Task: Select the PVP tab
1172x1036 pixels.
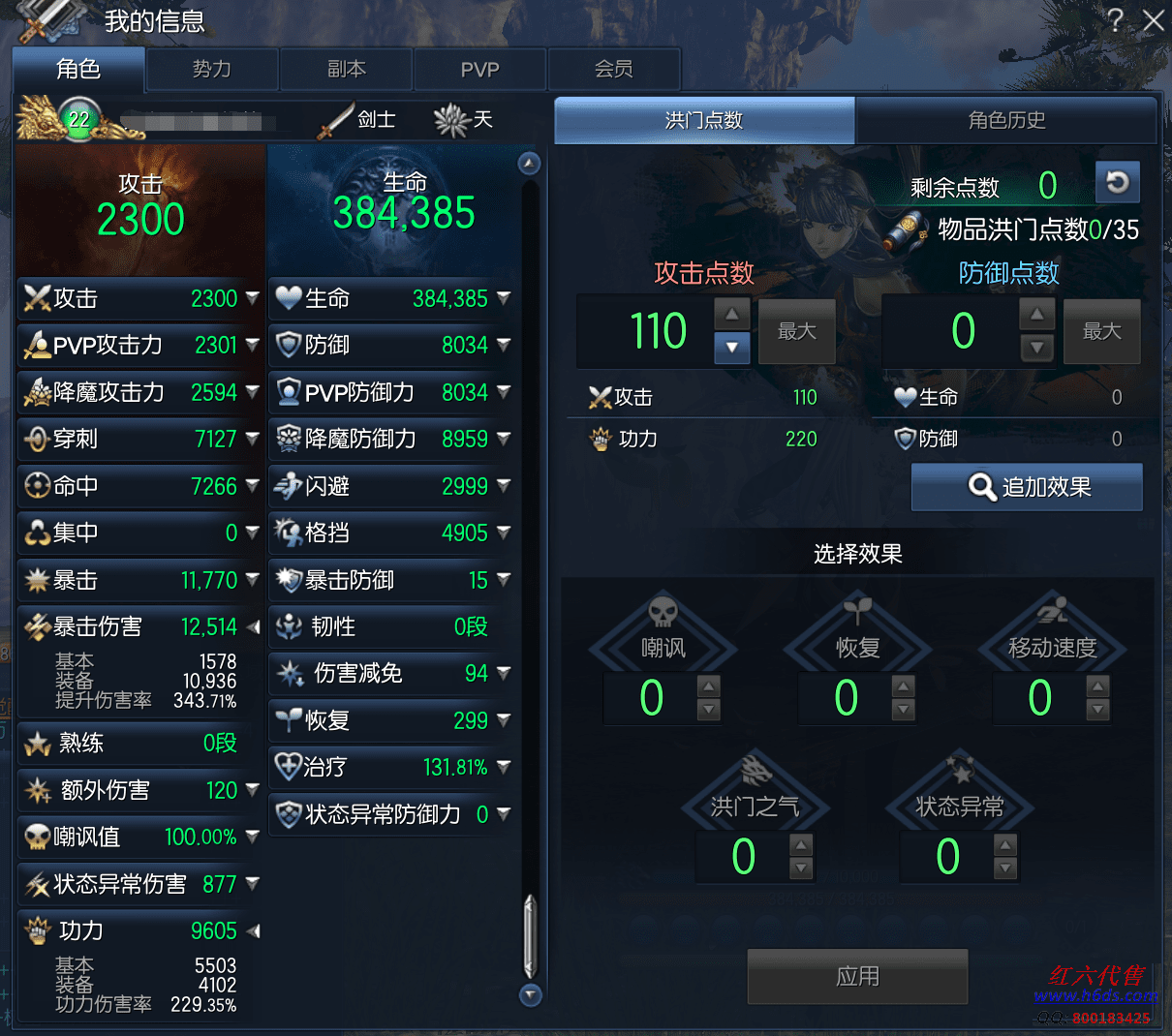Action: tap(479, 70)
